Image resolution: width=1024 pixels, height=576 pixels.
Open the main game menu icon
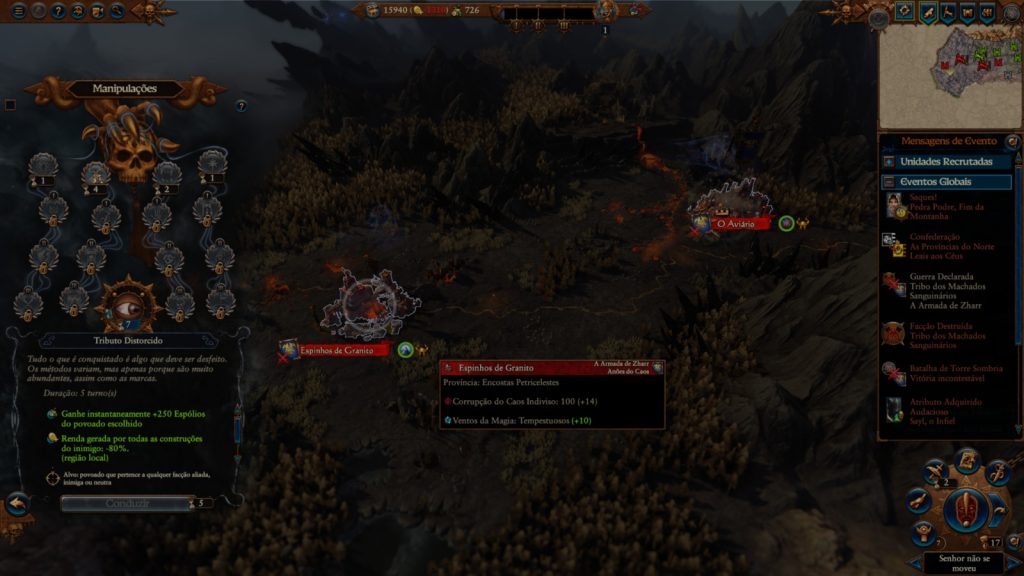click(x=19, y=11)
